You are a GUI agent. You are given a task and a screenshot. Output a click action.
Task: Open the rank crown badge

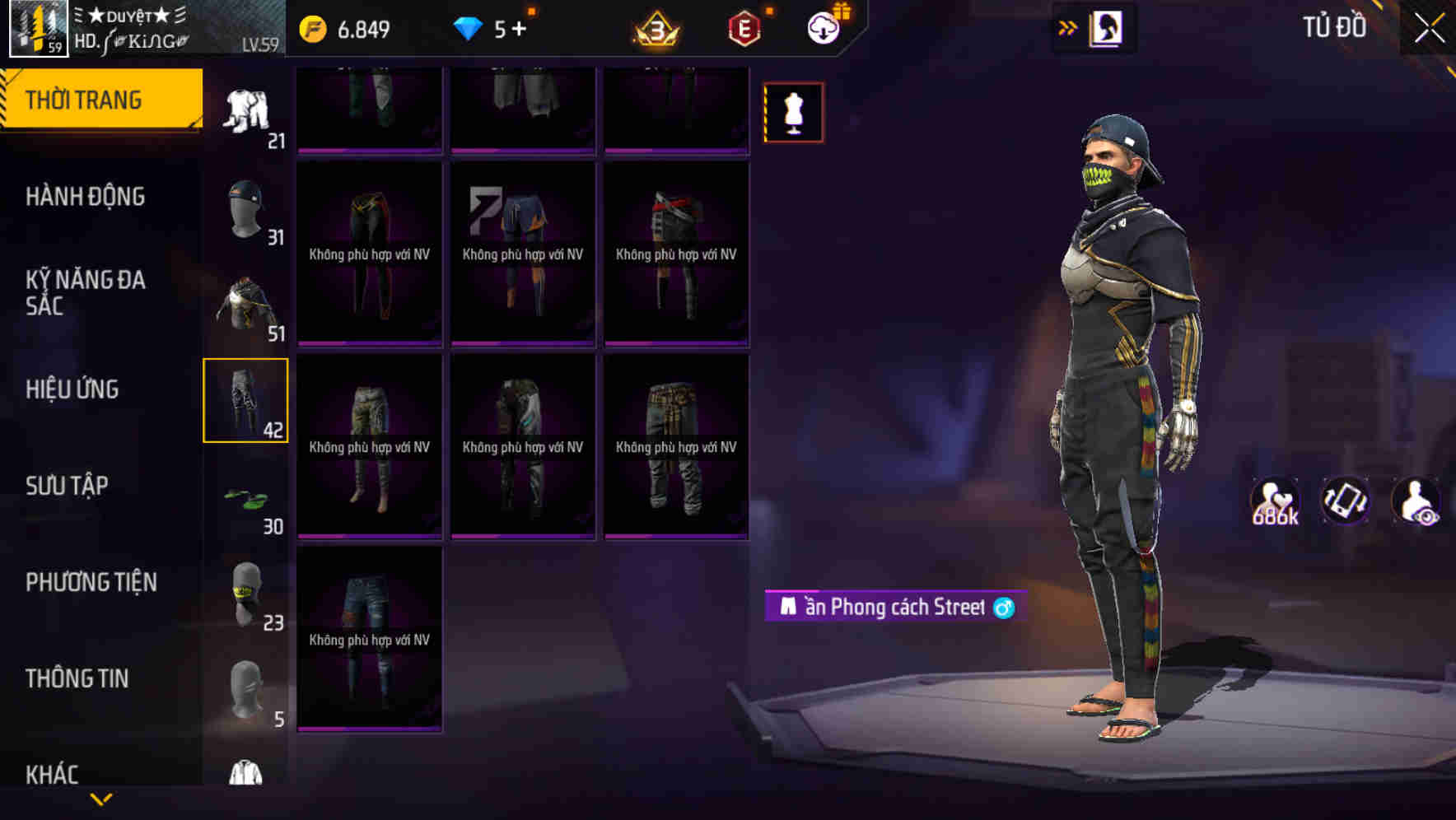[655, 26]
